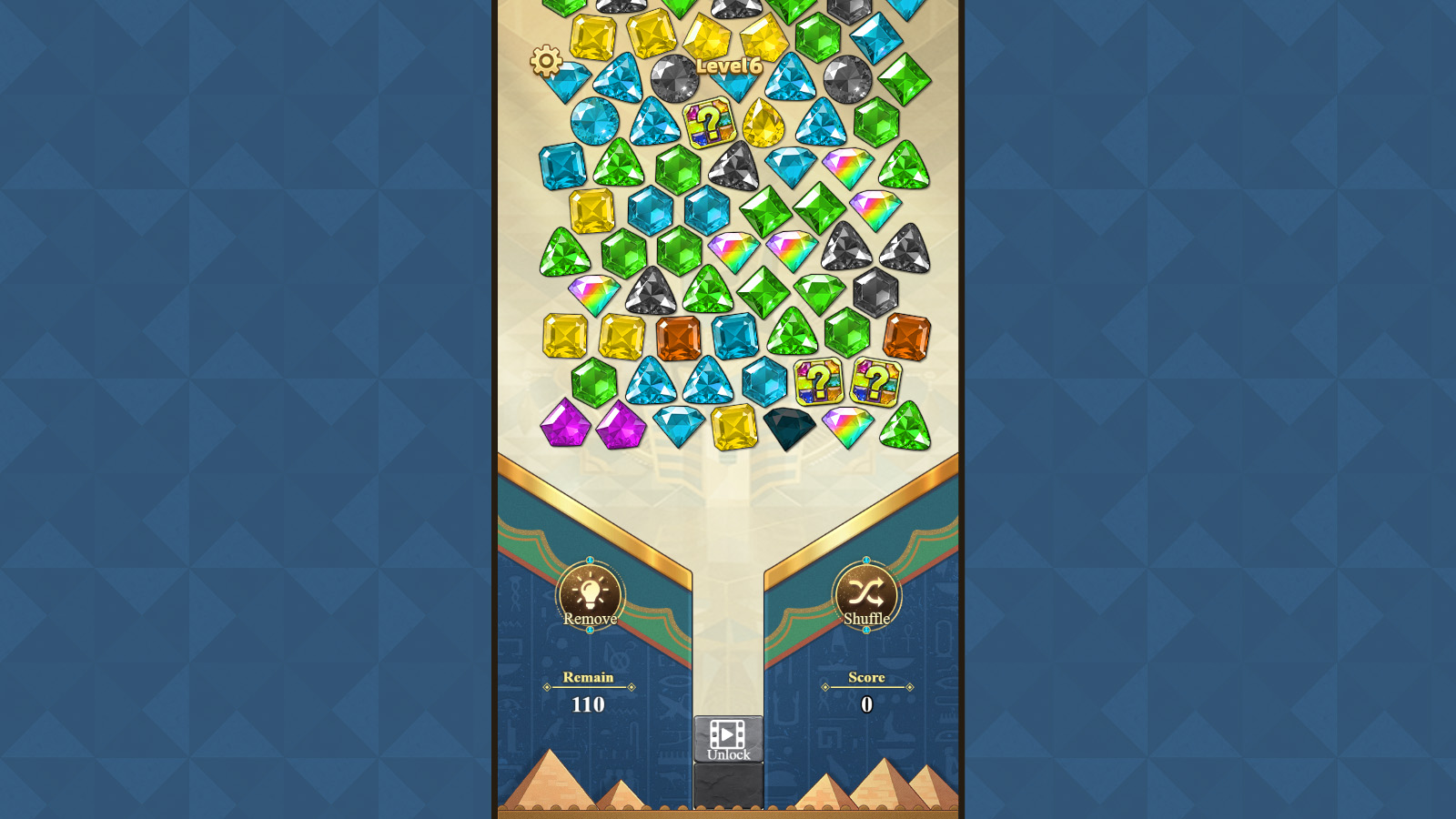Open the mystery box below Level 6 banner
This screenshot has width=1456, height=819.
tap(709, 124)
